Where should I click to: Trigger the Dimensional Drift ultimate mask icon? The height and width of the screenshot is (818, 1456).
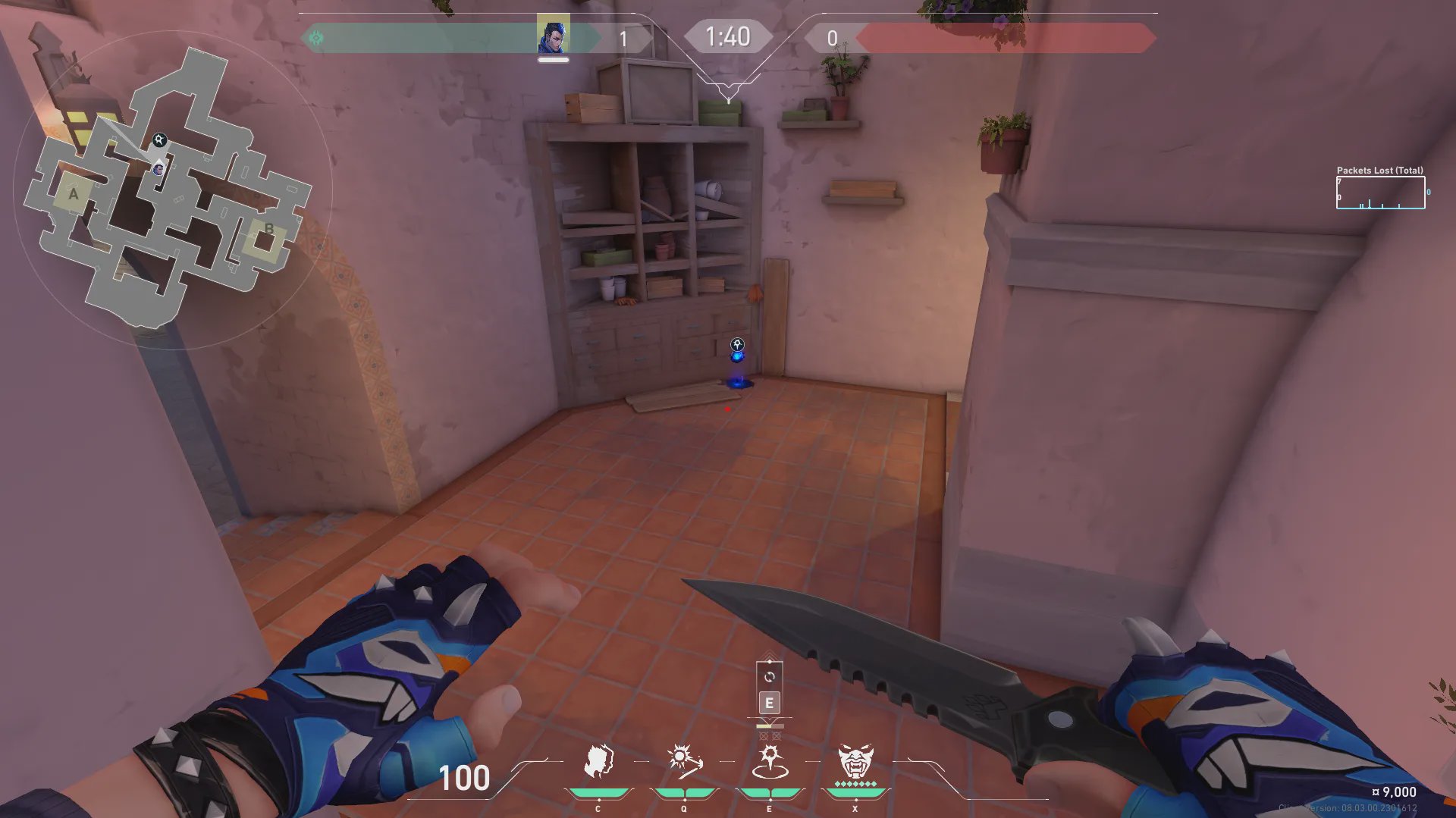point(855,761)
